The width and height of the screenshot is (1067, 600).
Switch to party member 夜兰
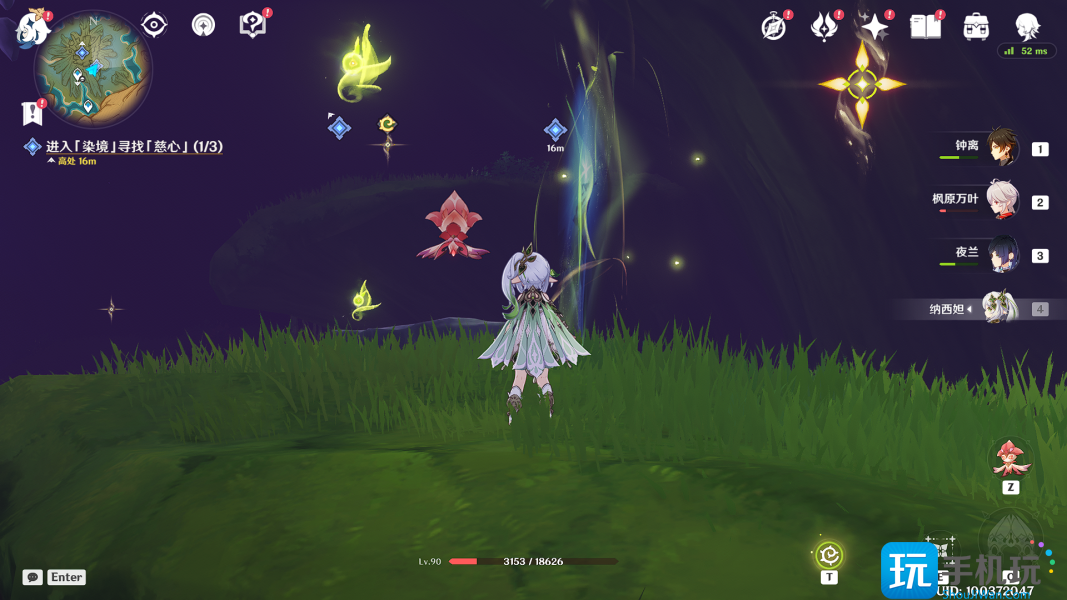pyautogui.click(x=1002, y=254)
